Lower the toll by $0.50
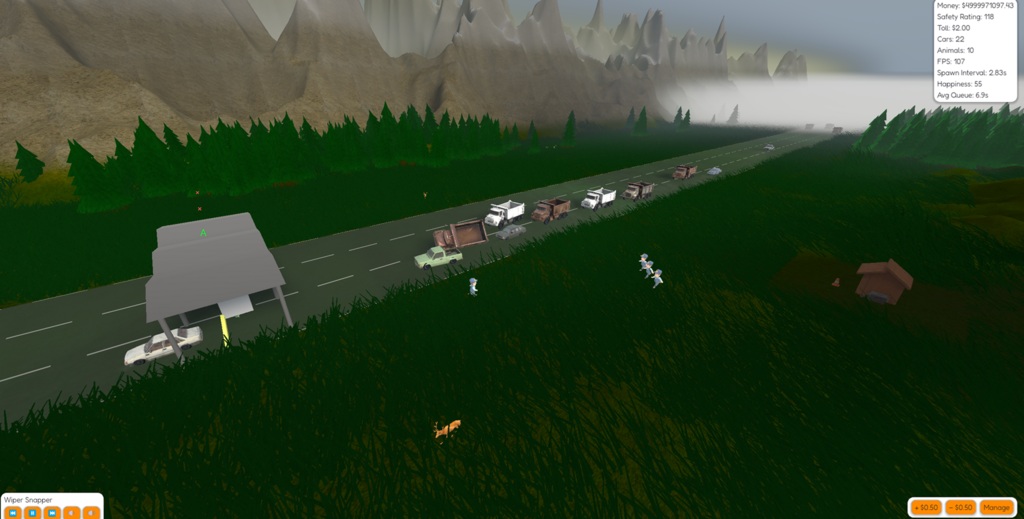The width and height of the screenshot is (1024, 519). tap(960, 507)
